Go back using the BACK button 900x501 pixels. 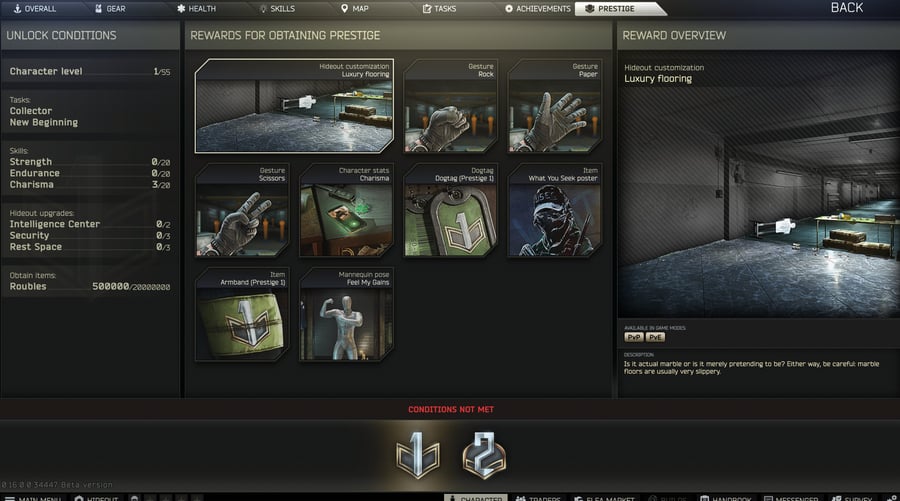tap(846, 8)
